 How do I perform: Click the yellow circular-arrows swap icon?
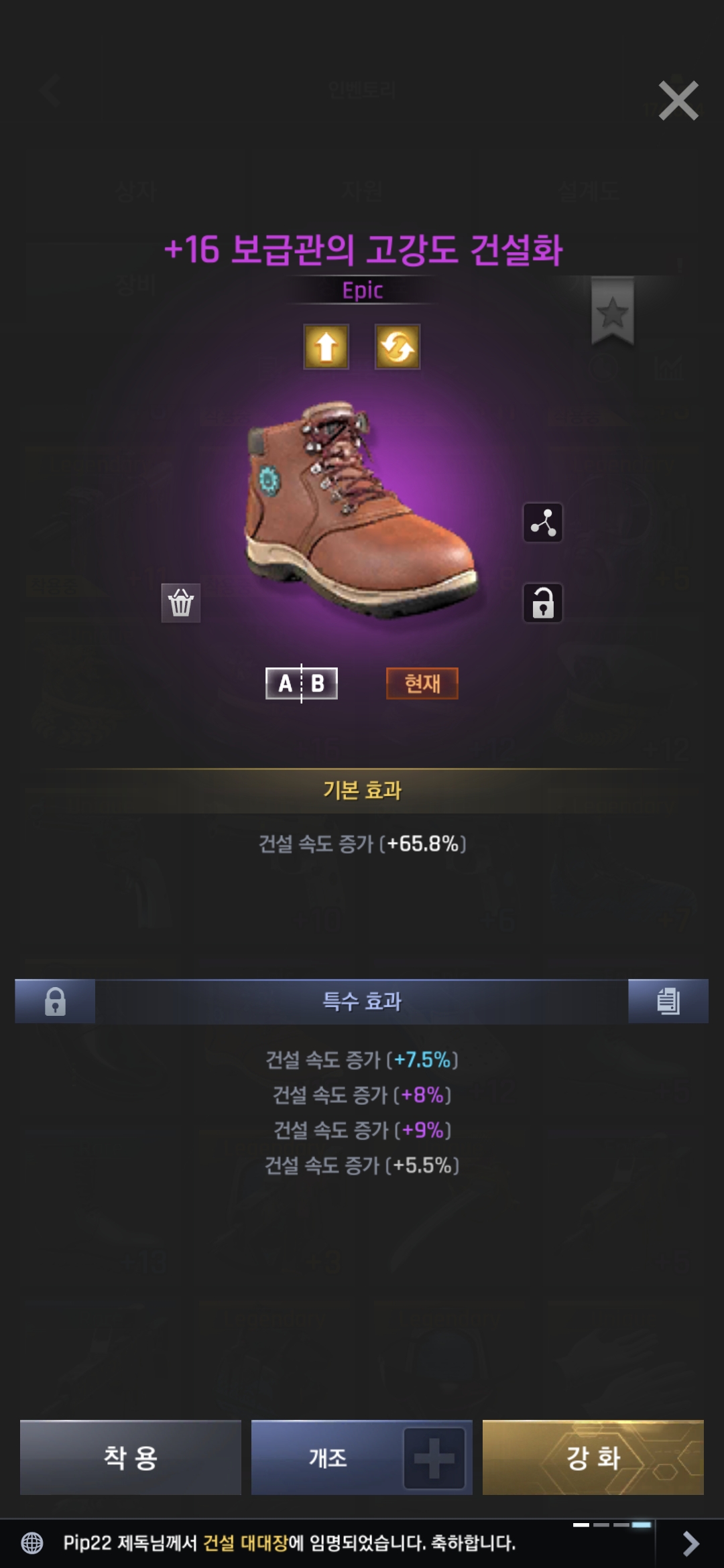click(398, 346)
